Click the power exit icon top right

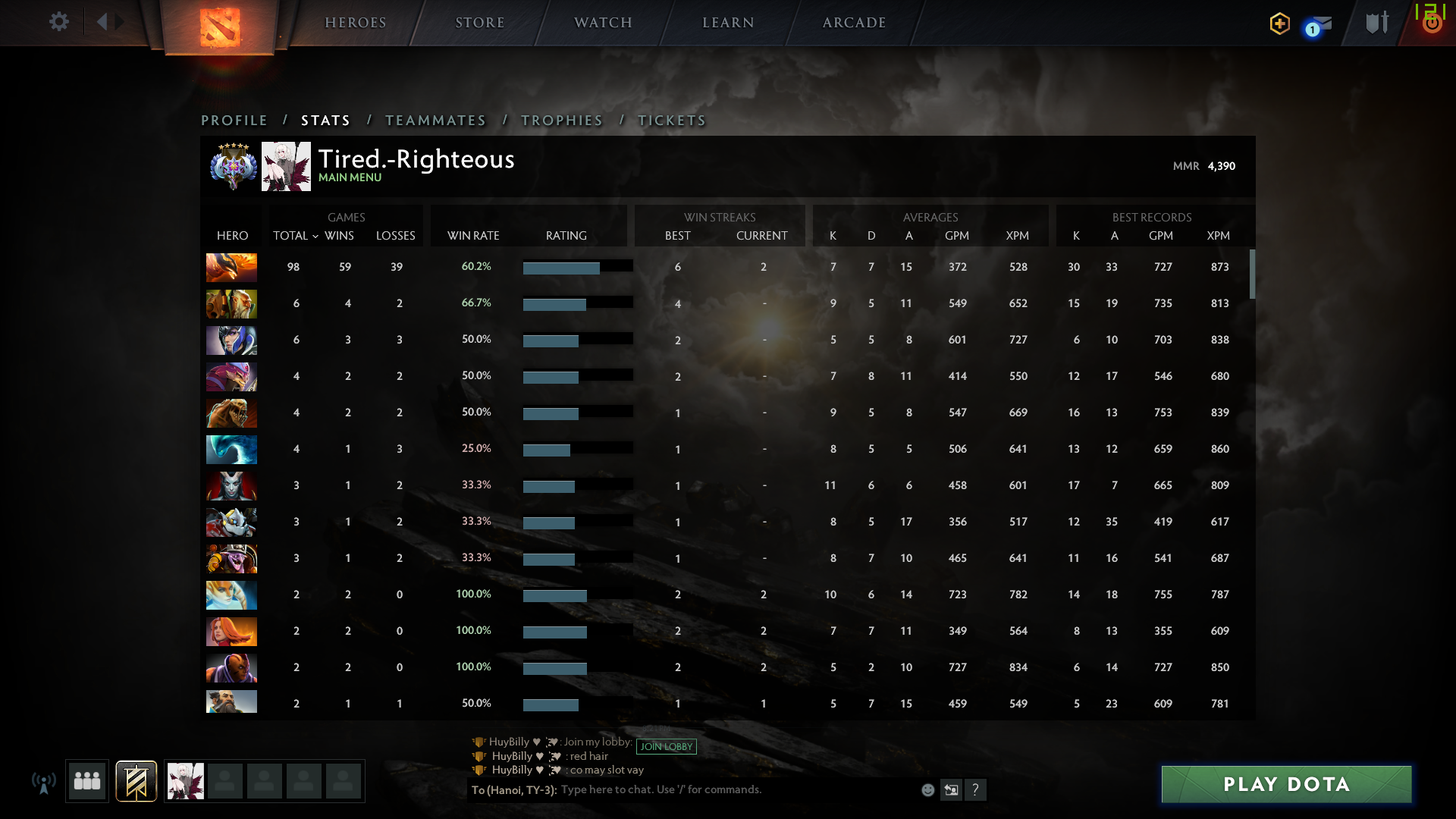click(1432, 23)
